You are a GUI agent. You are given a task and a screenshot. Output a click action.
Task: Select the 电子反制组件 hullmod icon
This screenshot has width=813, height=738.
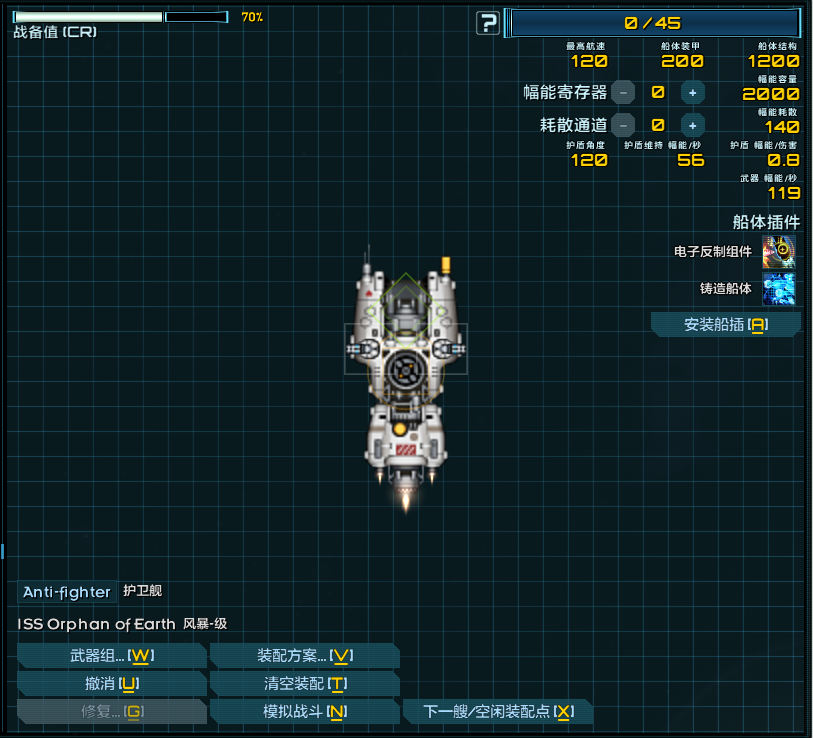(779, 252)
